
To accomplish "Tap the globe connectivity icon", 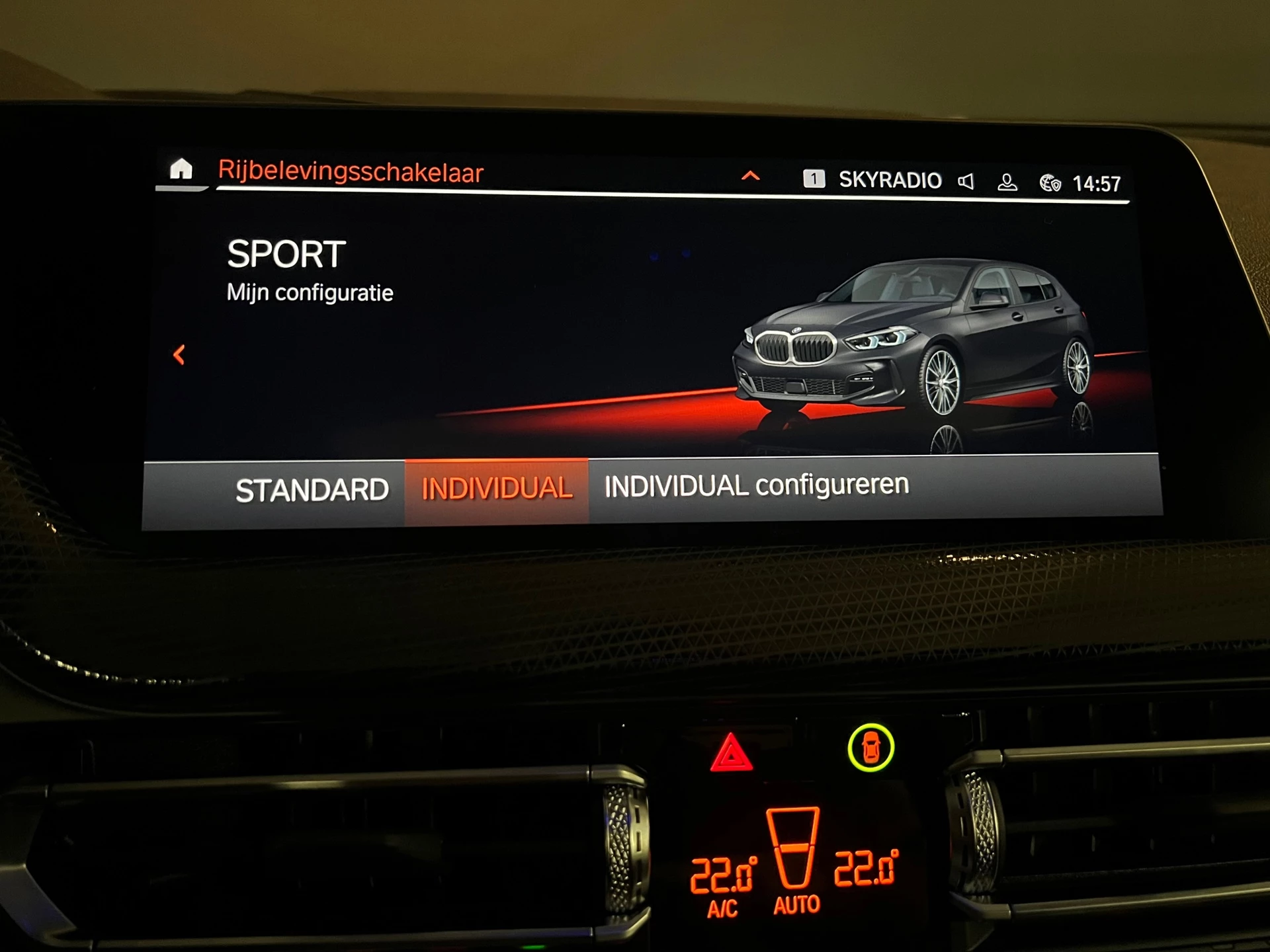I will pyautogui.click(x=1050, y=183).
